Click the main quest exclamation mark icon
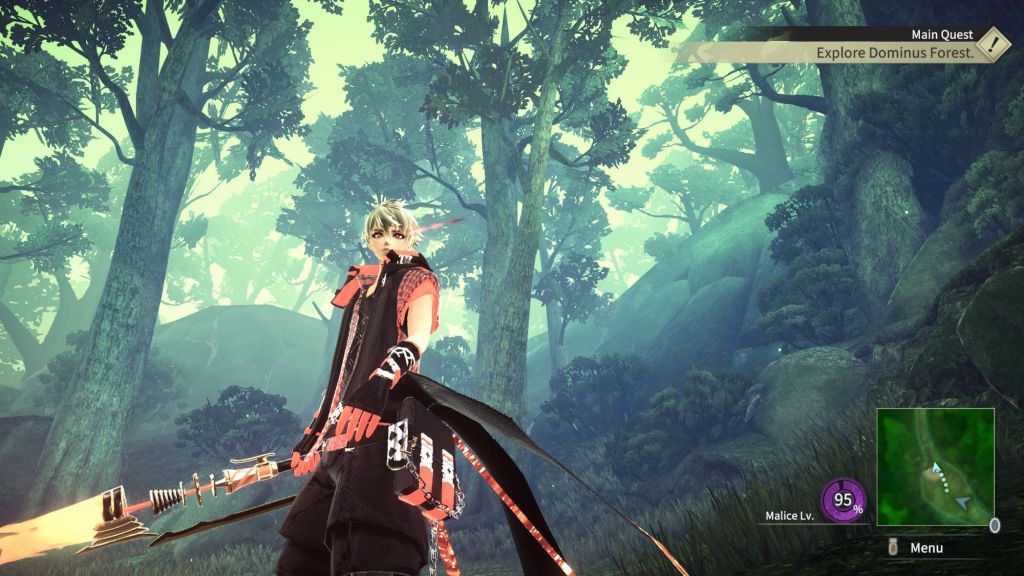This screenshot has width=1024, height=576. [x=992, y=44]
